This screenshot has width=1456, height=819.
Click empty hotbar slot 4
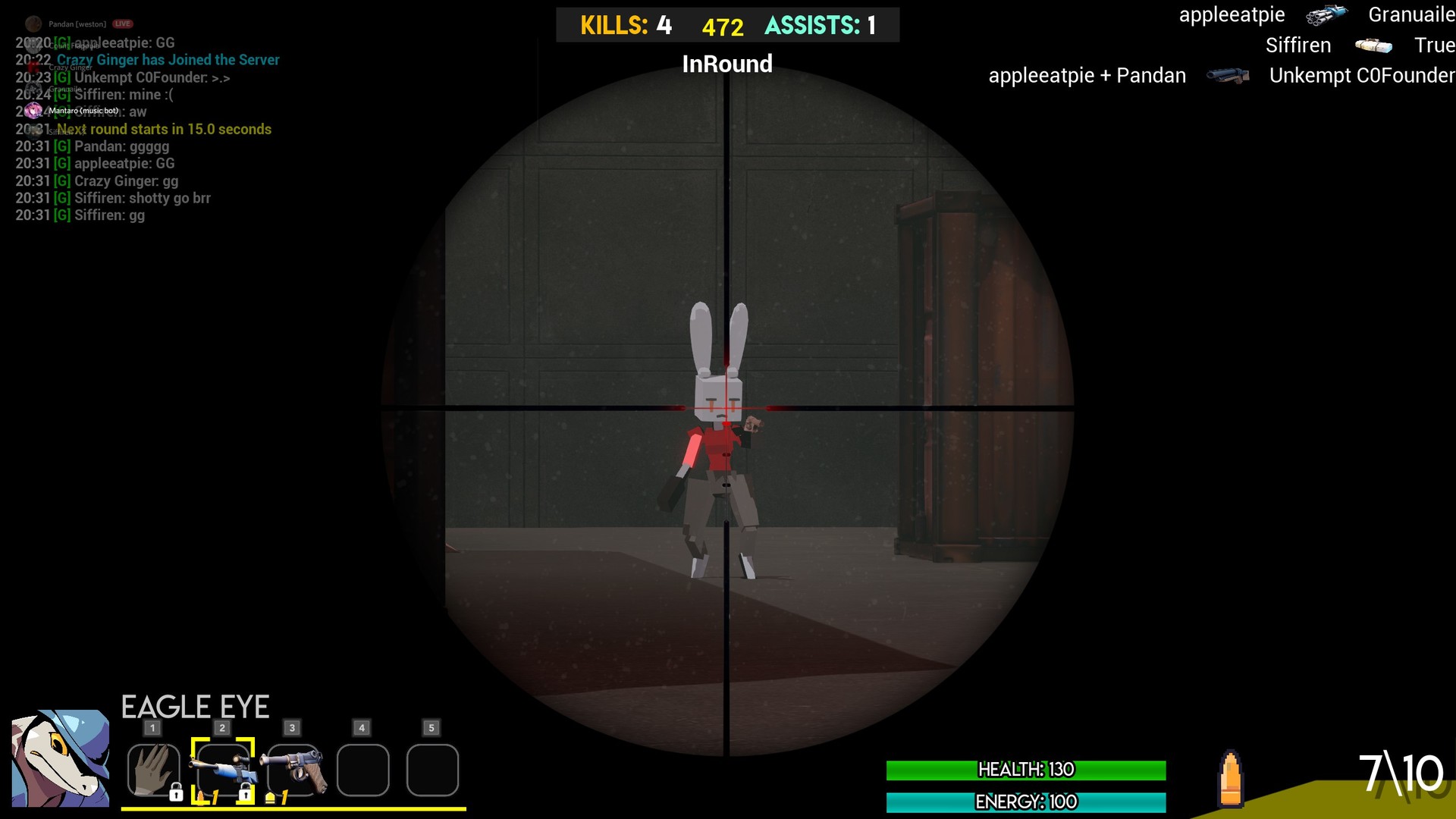point(362,770)
